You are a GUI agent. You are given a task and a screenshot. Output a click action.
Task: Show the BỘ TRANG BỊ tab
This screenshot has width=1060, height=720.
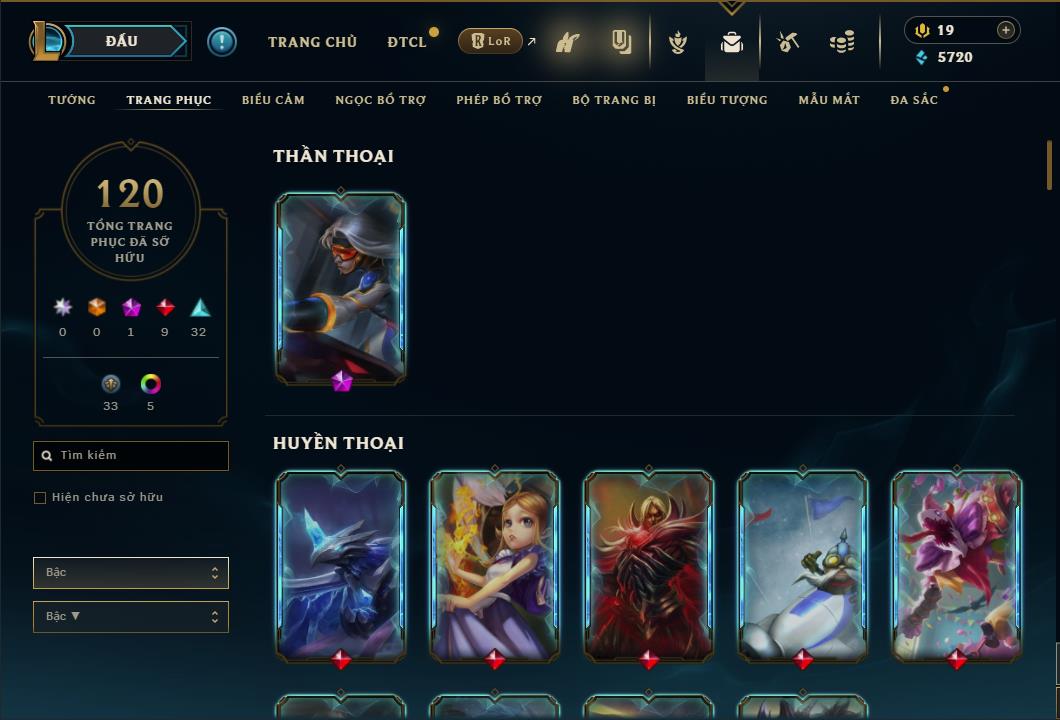pos(614,100)
